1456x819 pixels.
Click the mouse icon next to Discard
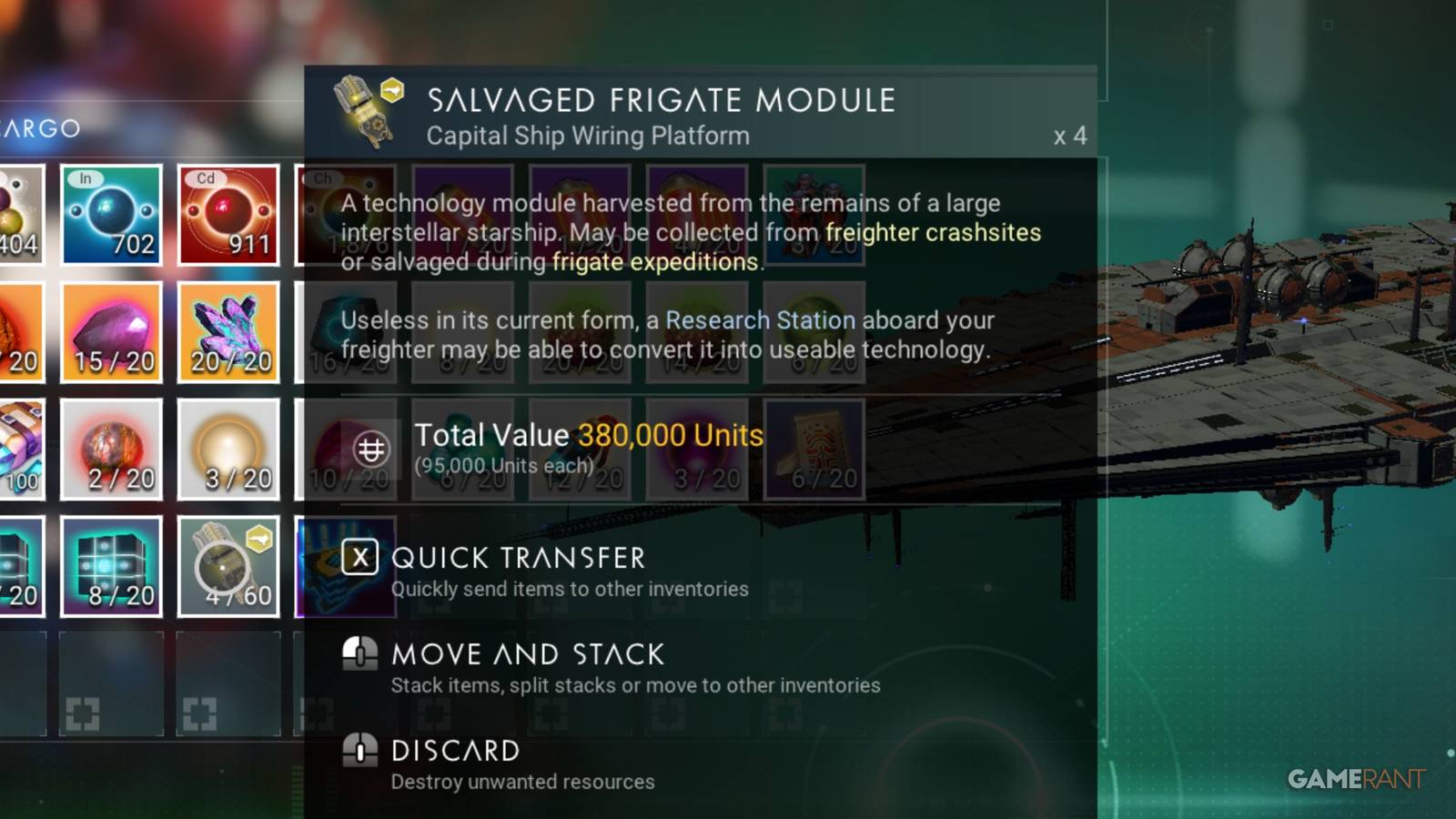click(361, 750)
